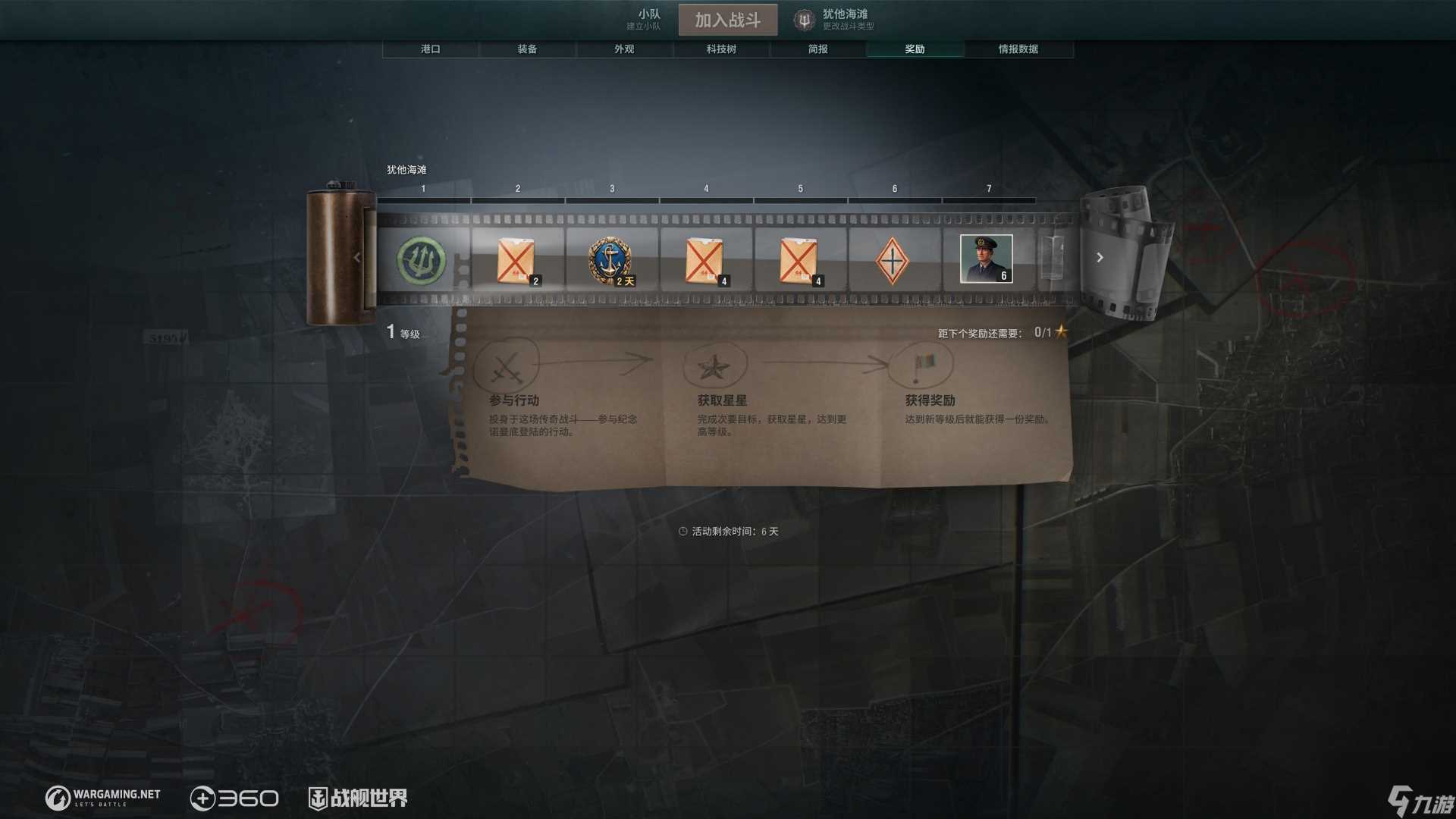Choose the anchor badge 2天 reward
1456x819 pixels.
610,260
